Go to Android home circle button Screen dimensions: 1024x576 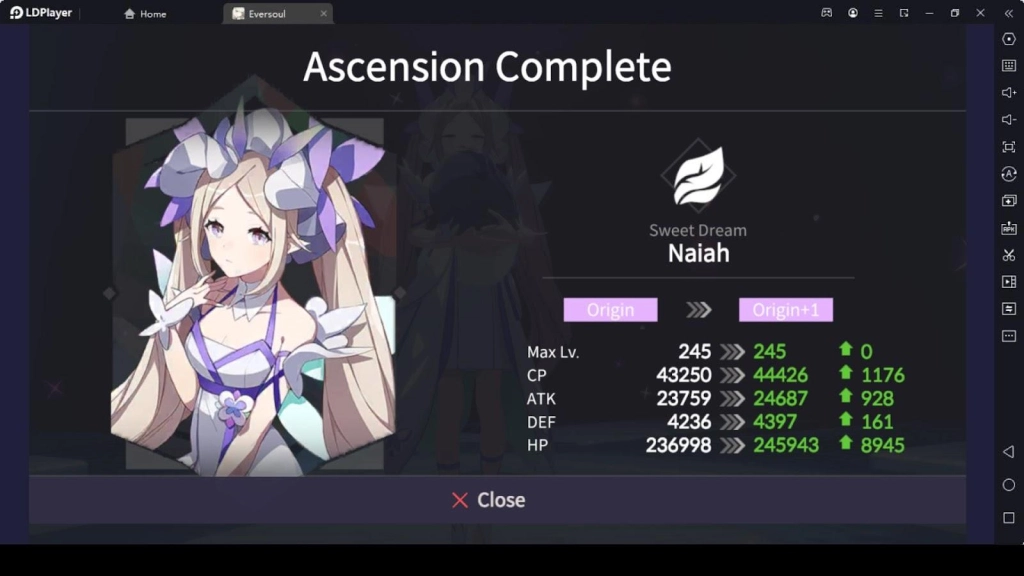pos(1008,485)
